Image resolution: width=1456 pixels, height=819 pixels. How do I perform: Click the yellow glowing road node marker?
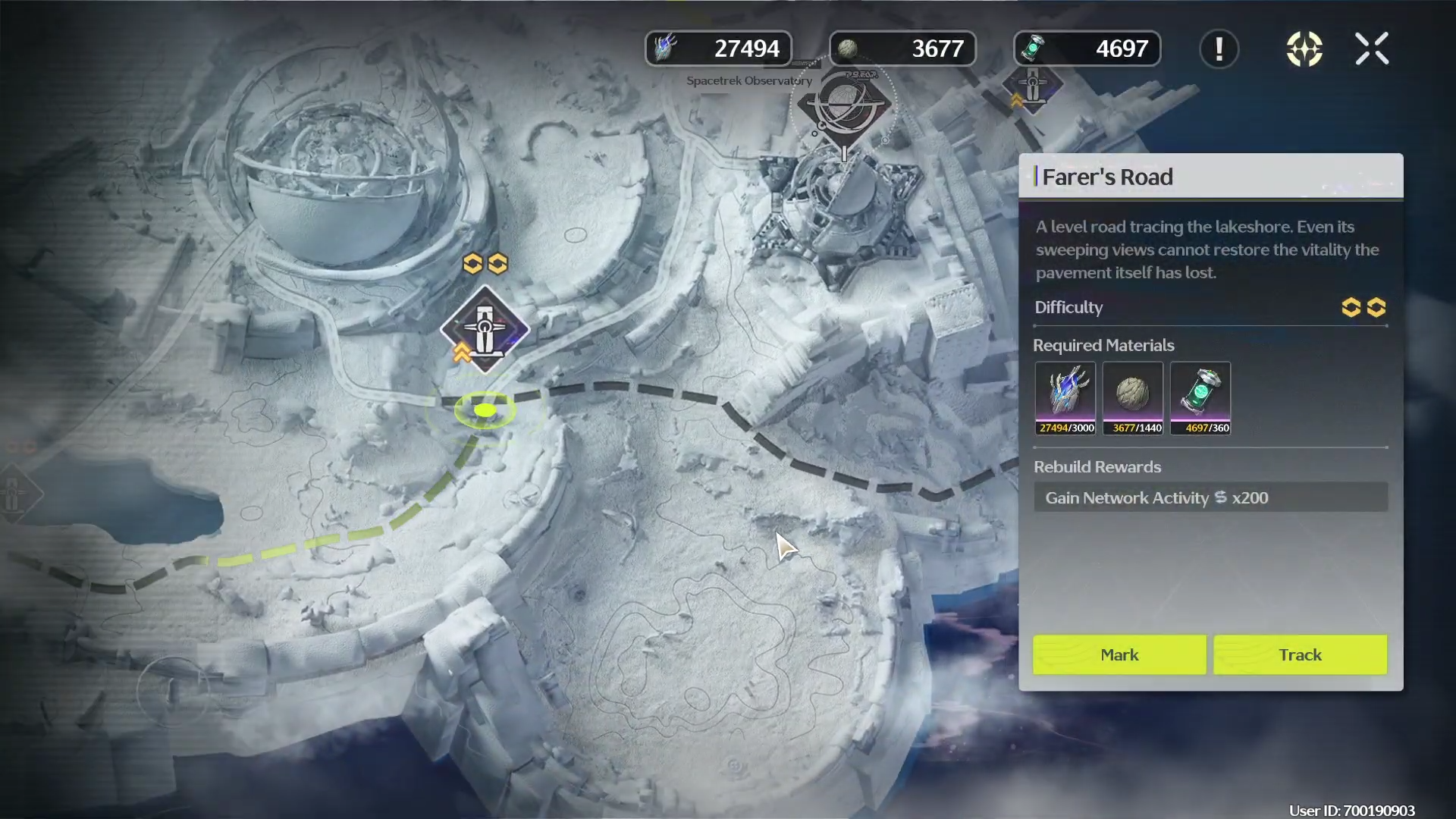[485, 410]
